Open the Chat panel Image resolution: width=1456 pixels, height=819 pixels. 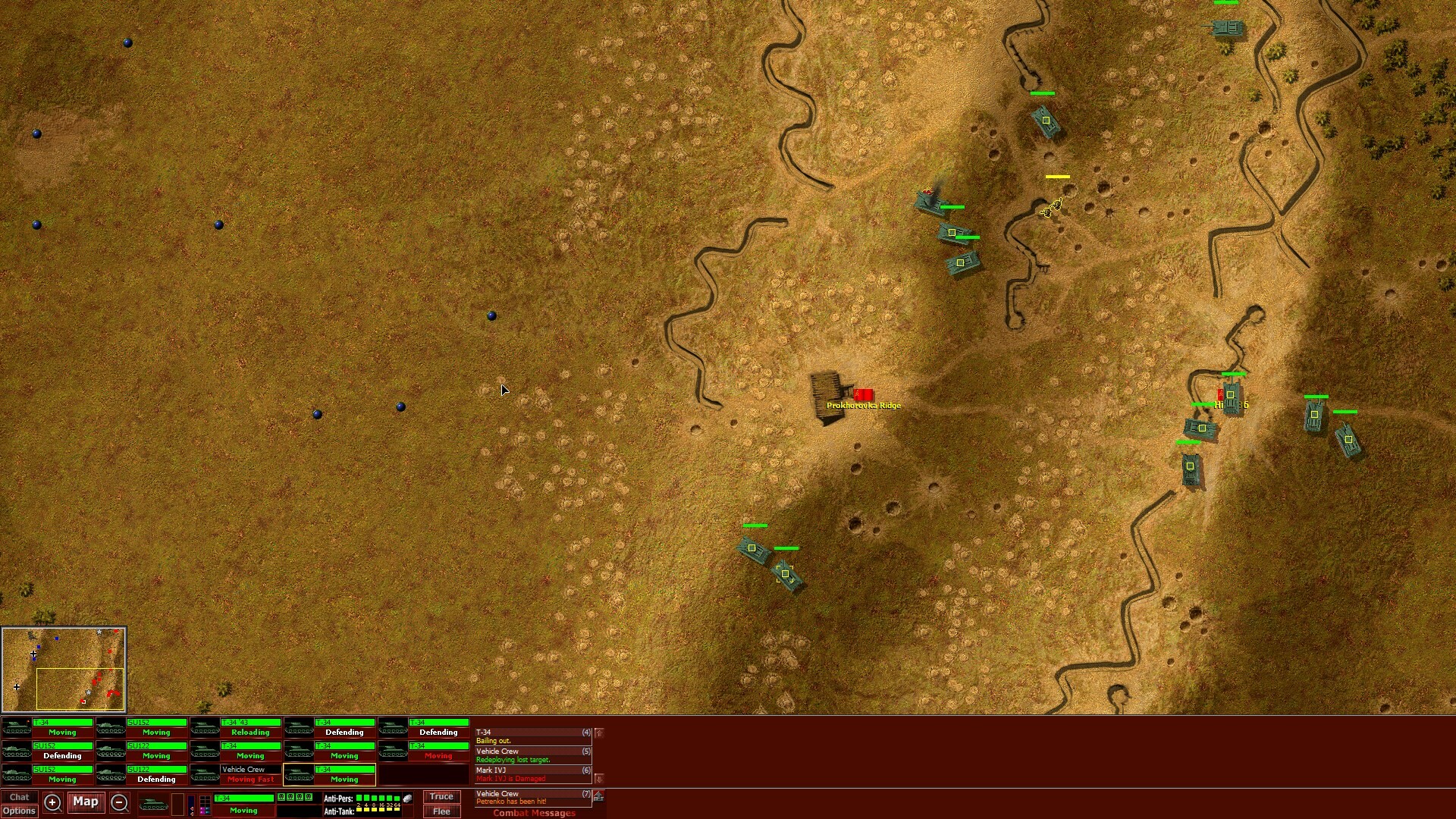point(19,797)
